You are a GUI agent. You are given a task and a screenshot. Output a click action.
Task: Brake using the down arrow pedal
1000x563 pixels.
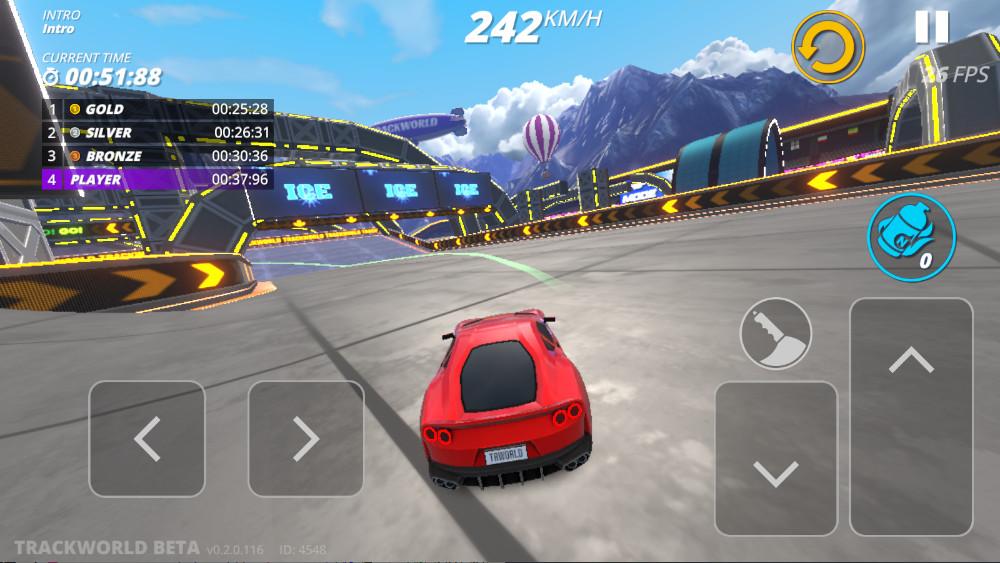776,459
